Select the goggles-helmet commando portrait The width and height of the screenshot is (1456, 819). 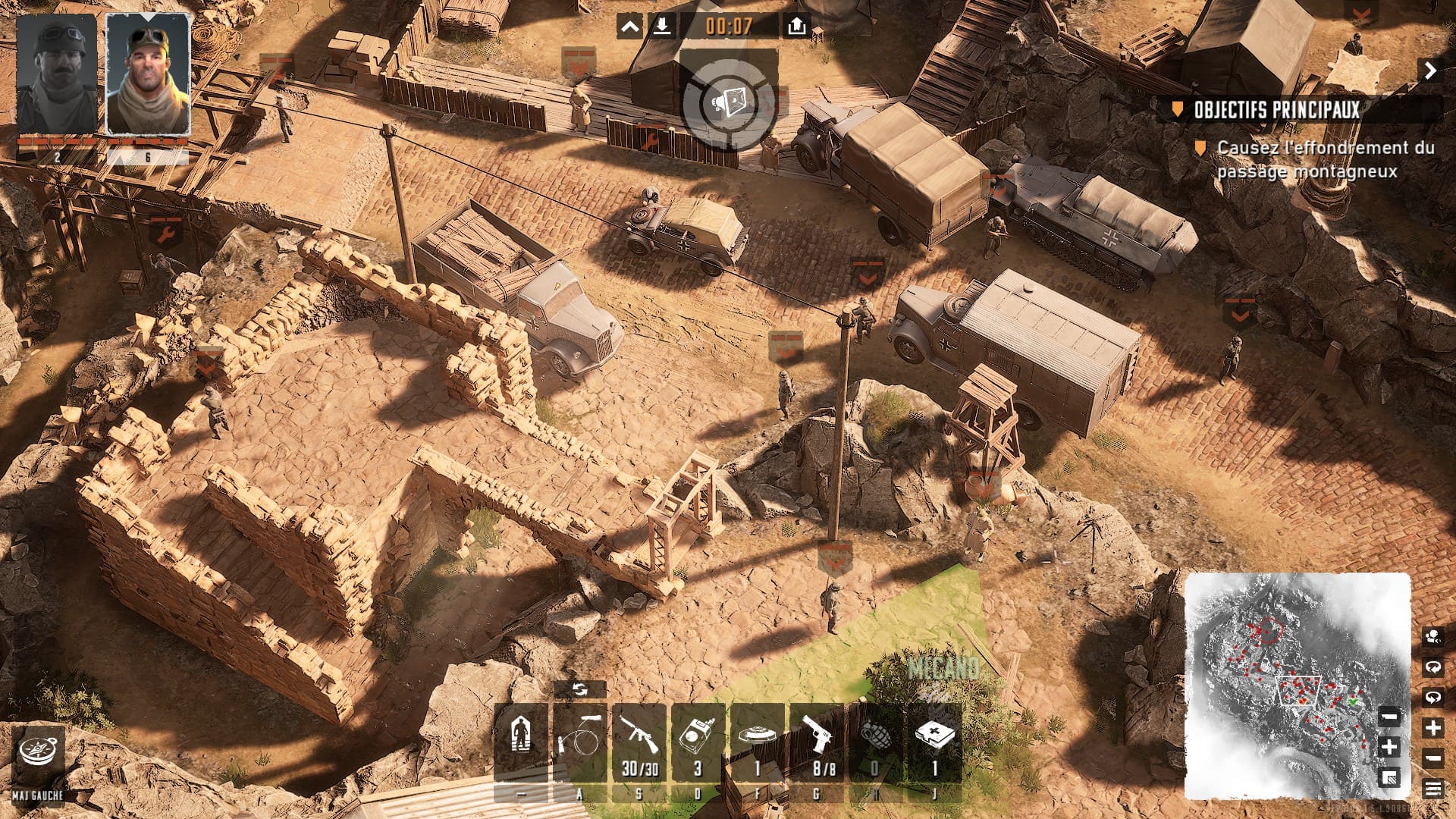pyautogui.click(x=57, y=74)
